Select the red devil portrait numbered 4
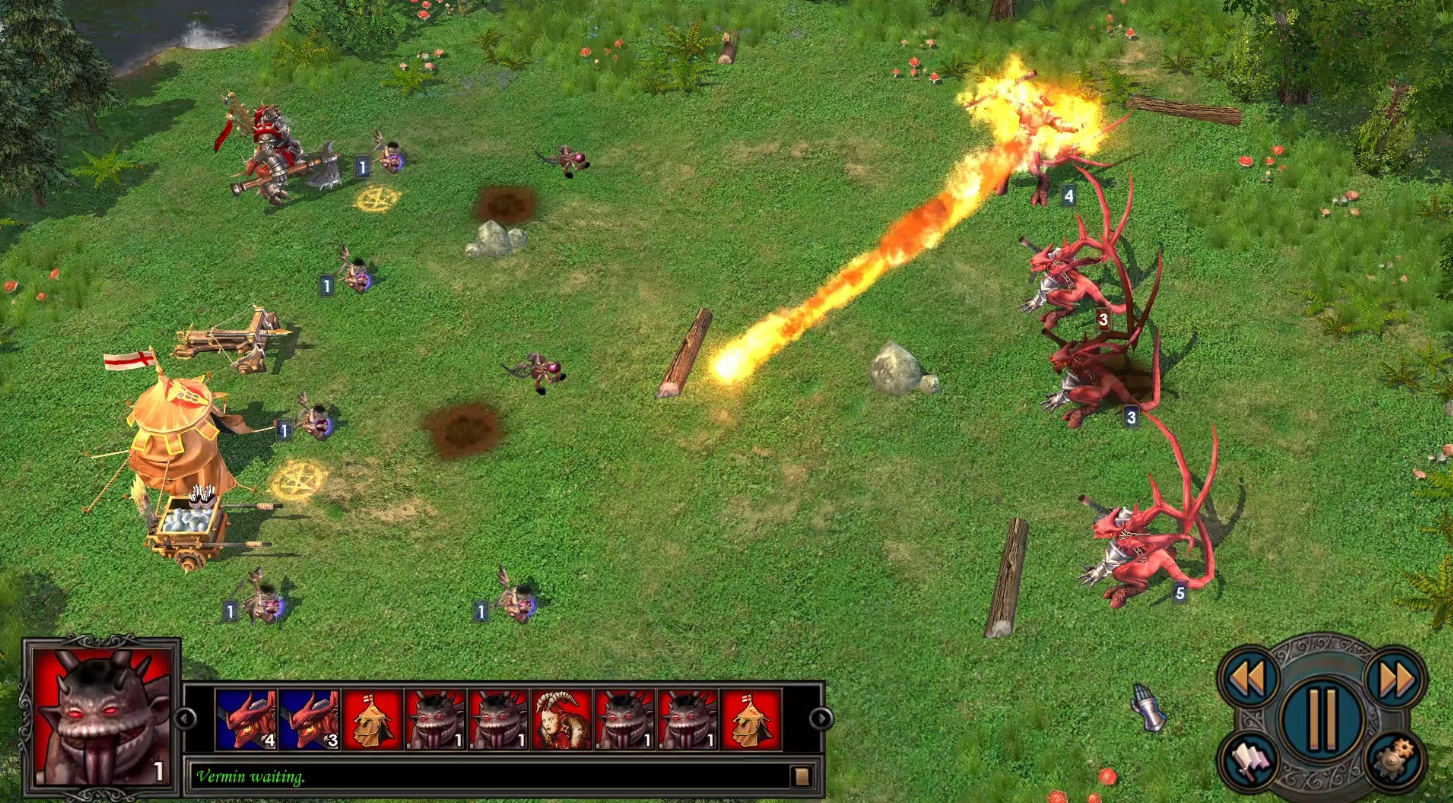The height and width of the screenshot is (803, 1453). 246,719
